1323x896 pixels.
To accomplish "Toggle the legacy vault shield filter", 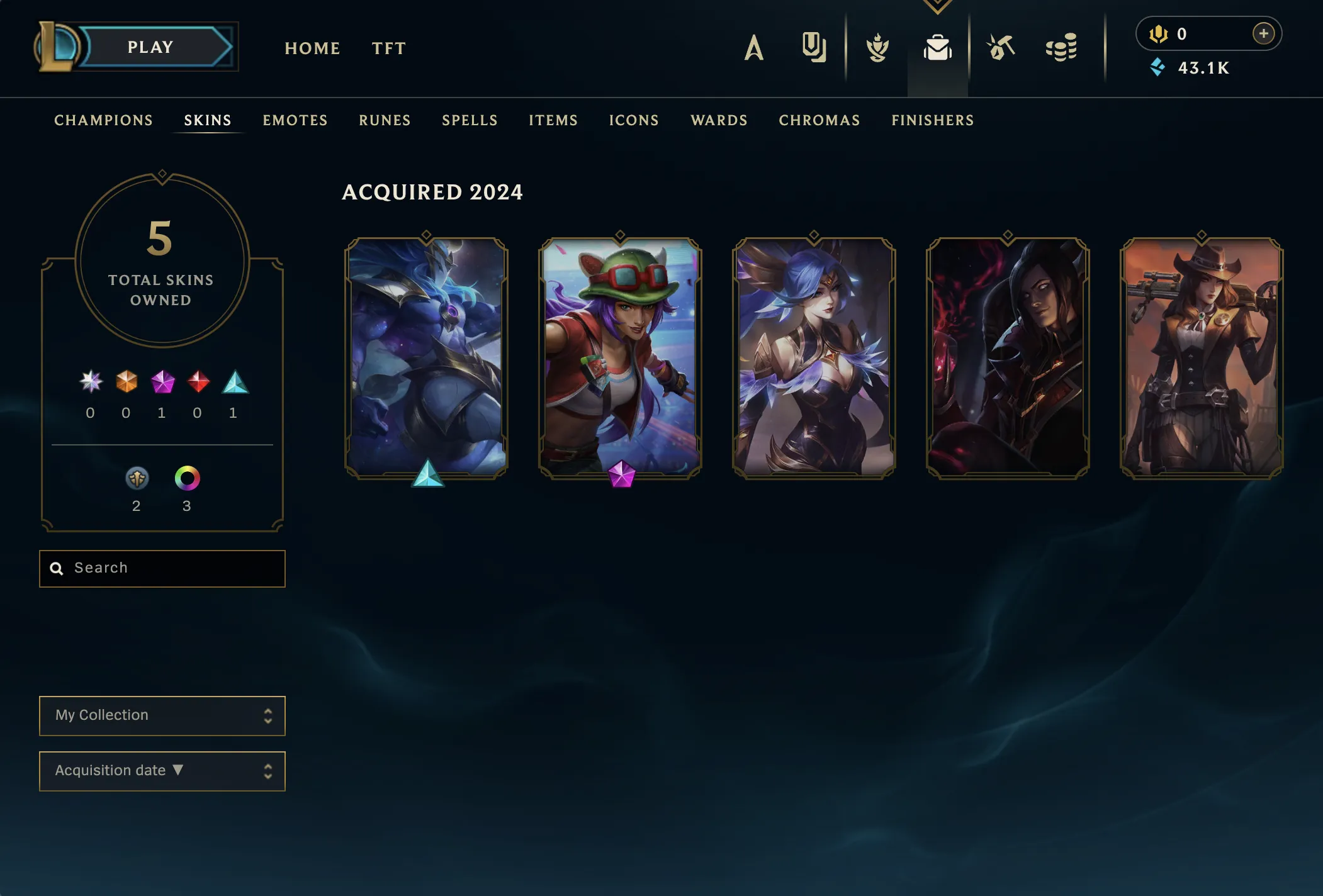I will click(x=137, y=479).
